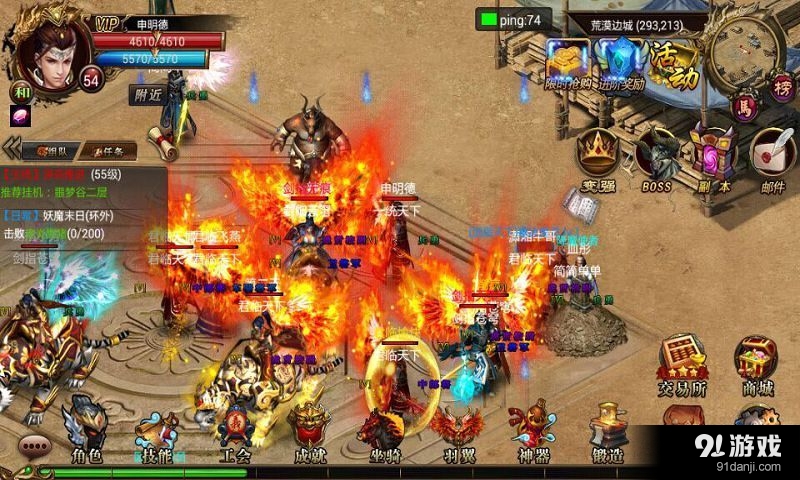
Task: Open the 附近 nearby players list
Action: [148, 95]
